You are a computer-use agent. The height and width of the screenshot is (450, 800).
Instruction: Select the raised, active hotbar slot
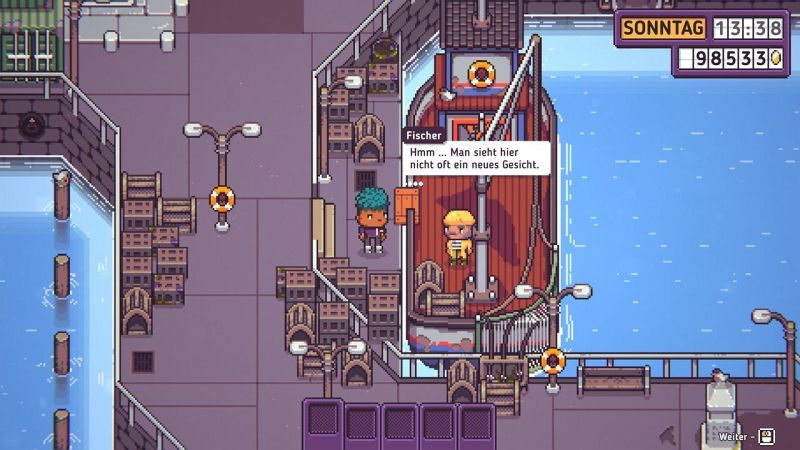pyautogui.click(x=323, y=419)
